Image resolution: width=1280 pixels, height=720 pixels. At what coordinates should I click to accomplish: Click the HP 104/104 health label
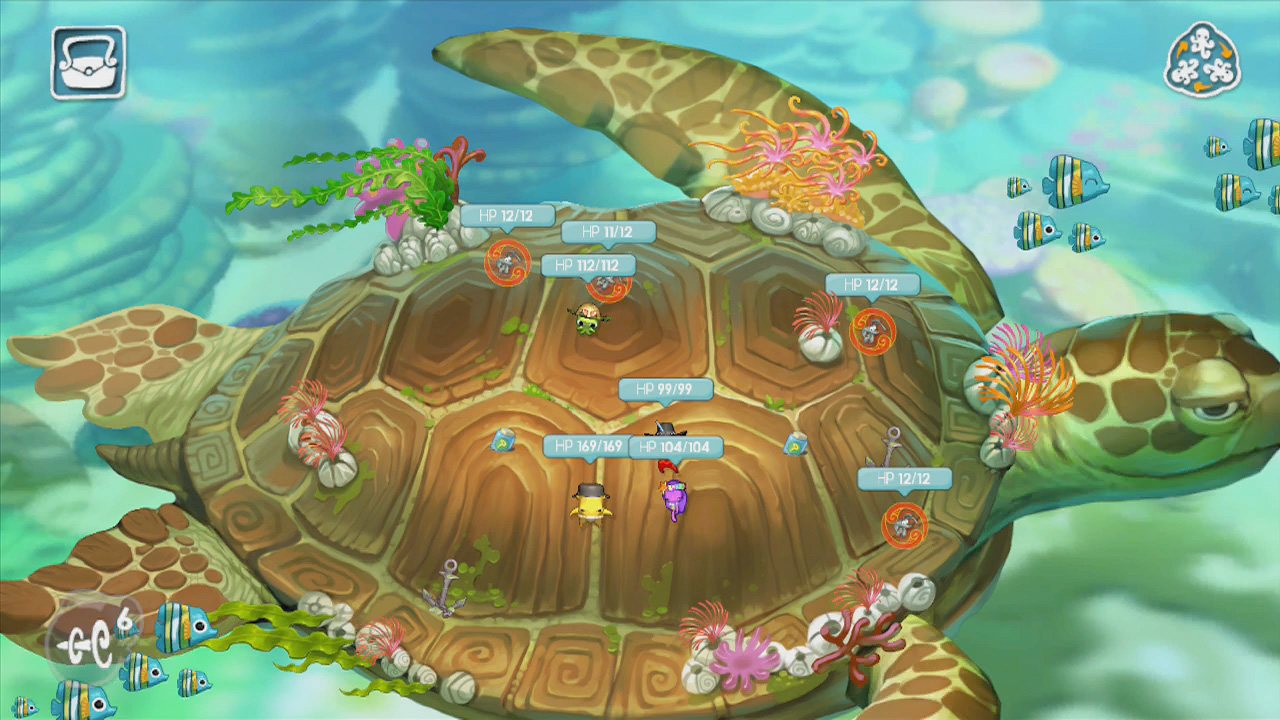point(677,447)
